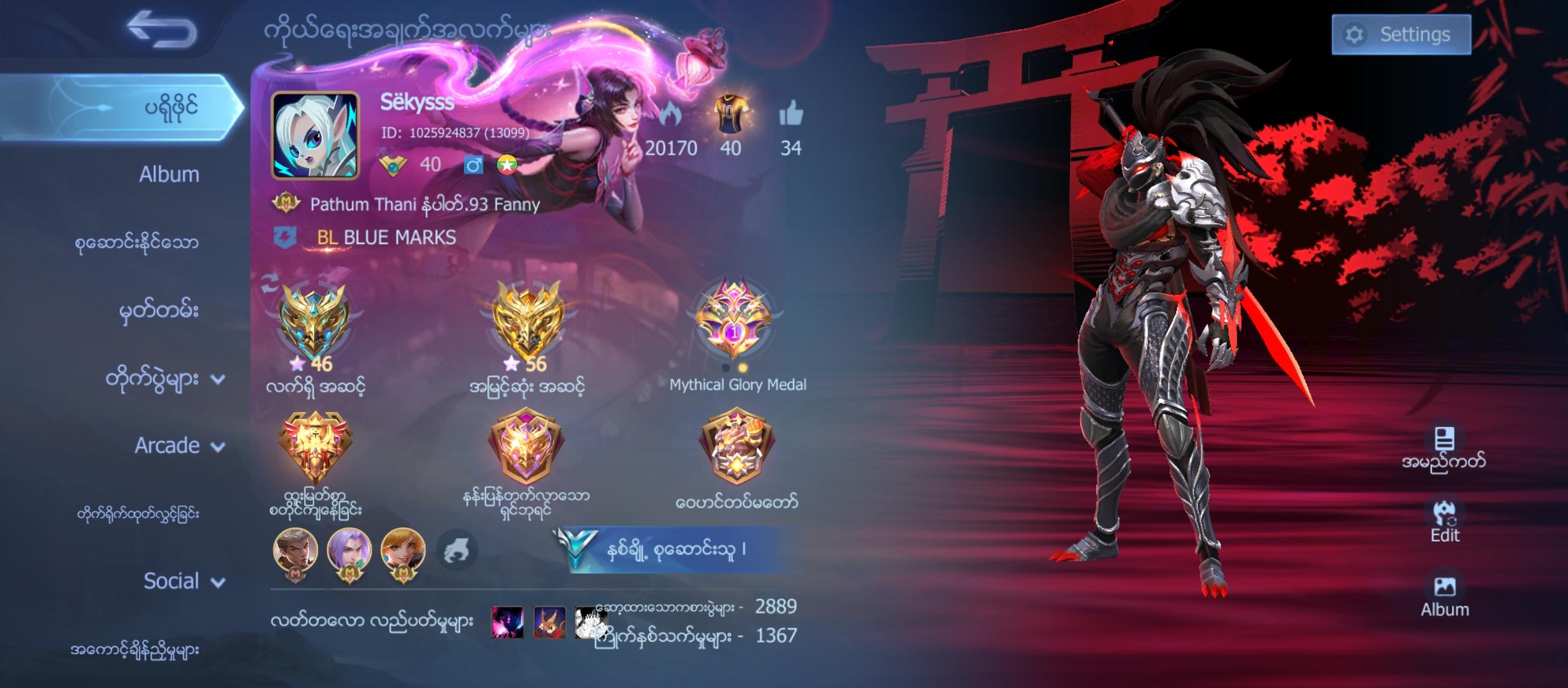
Task: Click the BL BLUE MARKS squad link
Action: (387, 238)
